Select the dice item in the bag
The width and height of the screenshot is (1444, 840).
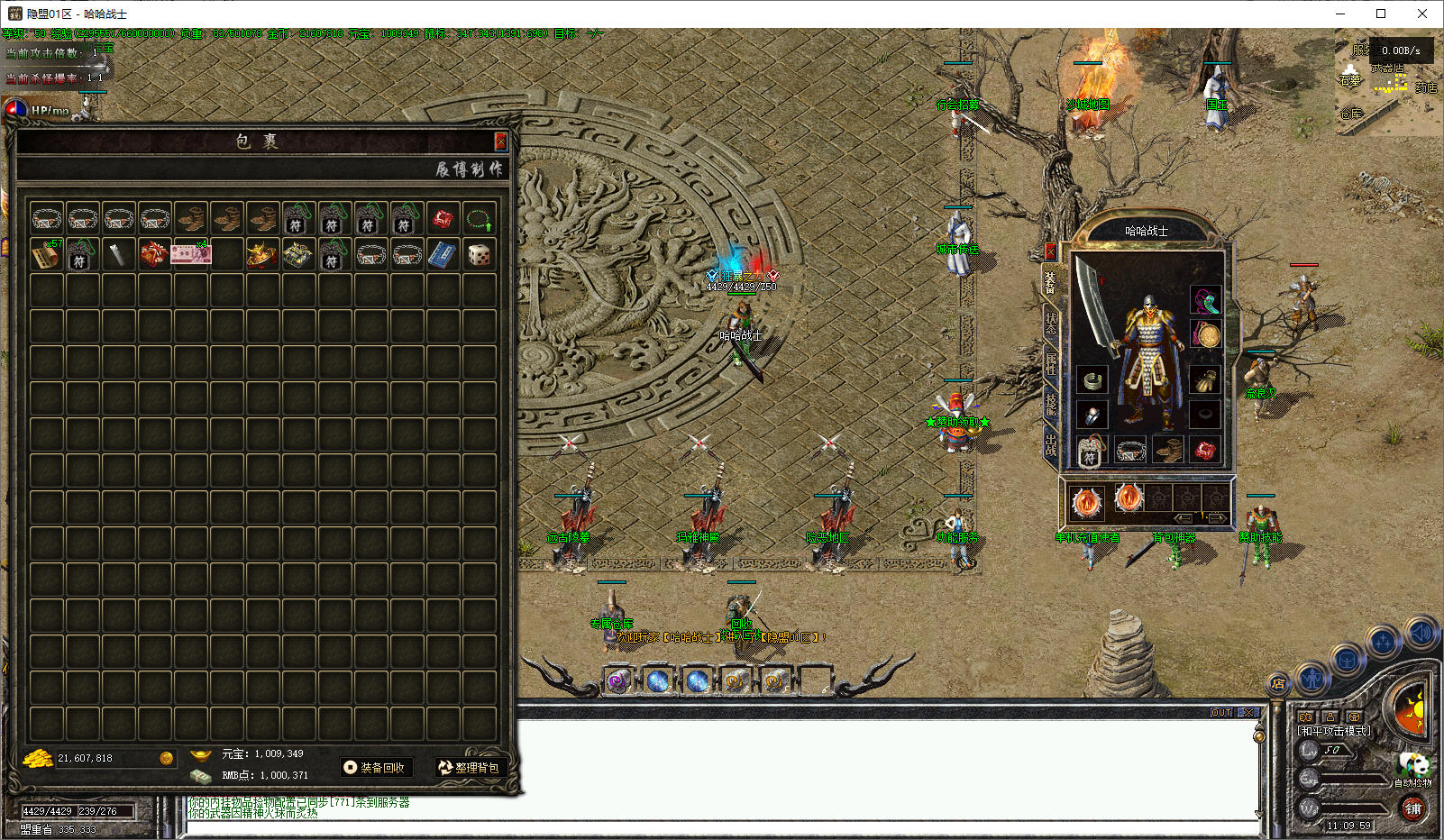click(x=479, y=255)
